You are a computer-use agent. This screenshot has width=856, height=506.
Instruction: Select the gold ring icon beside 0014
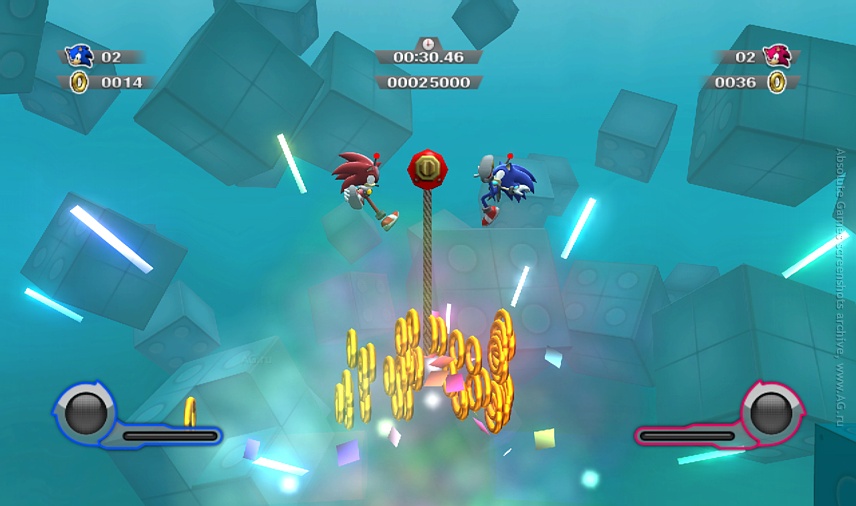pyautogui.click(x=79, y=82)
